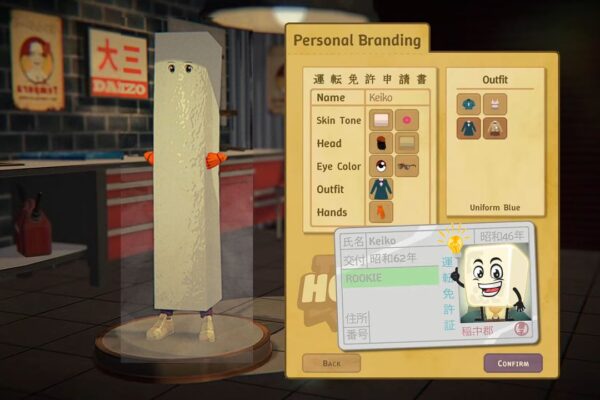Select the orange glove Hands slot

381,212
